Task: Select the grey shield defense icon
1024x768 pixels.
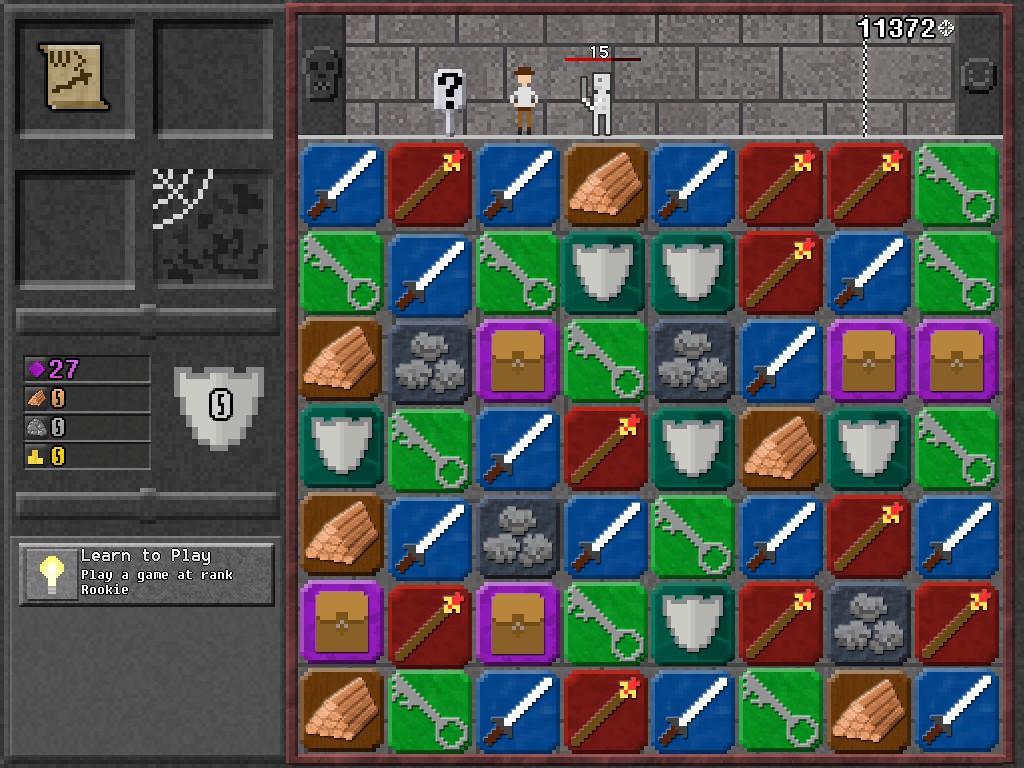Action: (x=219, y=404)
